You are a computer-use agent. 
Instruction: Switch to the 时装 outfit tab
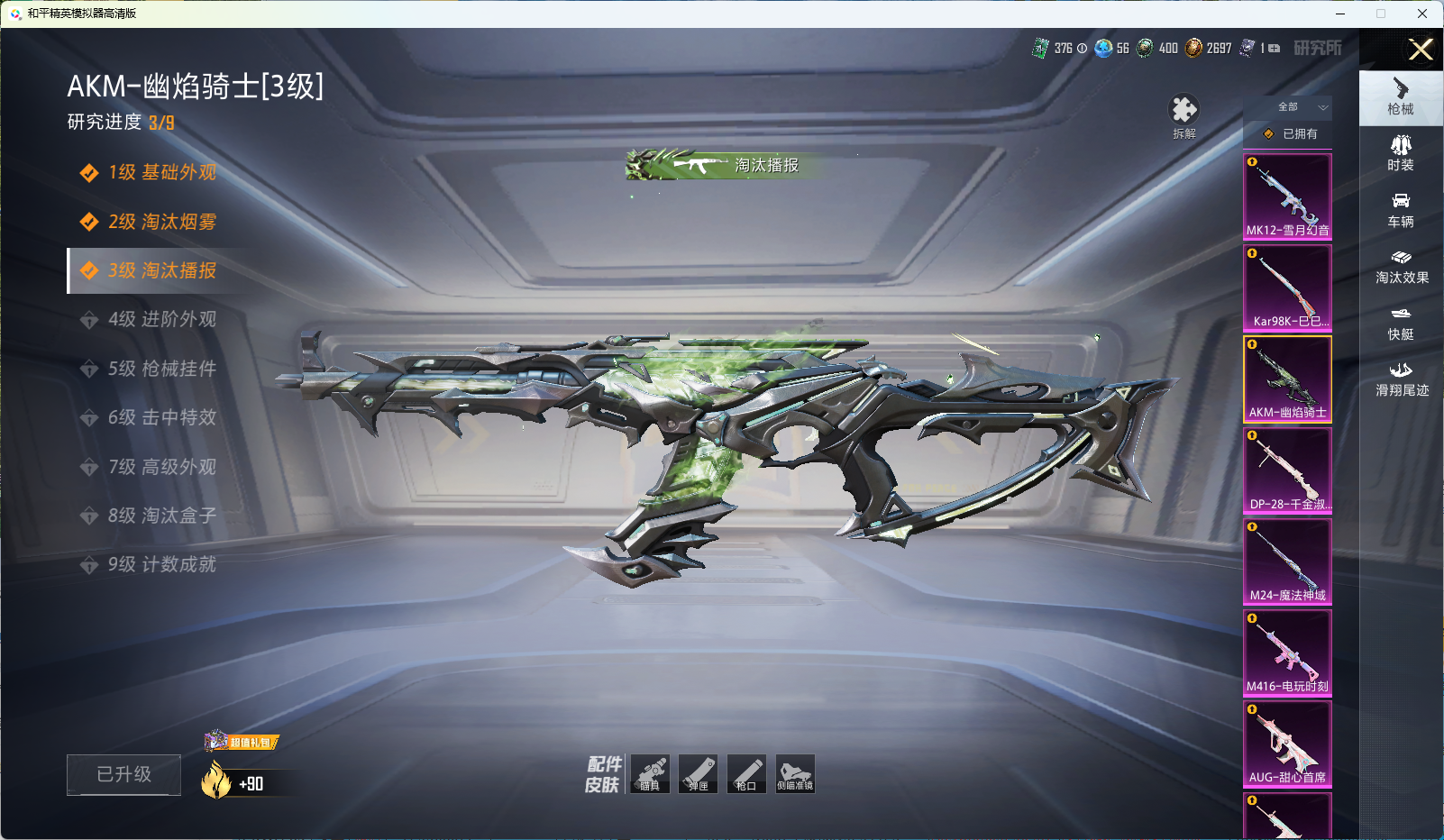pyautogui.click(x=1401, y=152)
